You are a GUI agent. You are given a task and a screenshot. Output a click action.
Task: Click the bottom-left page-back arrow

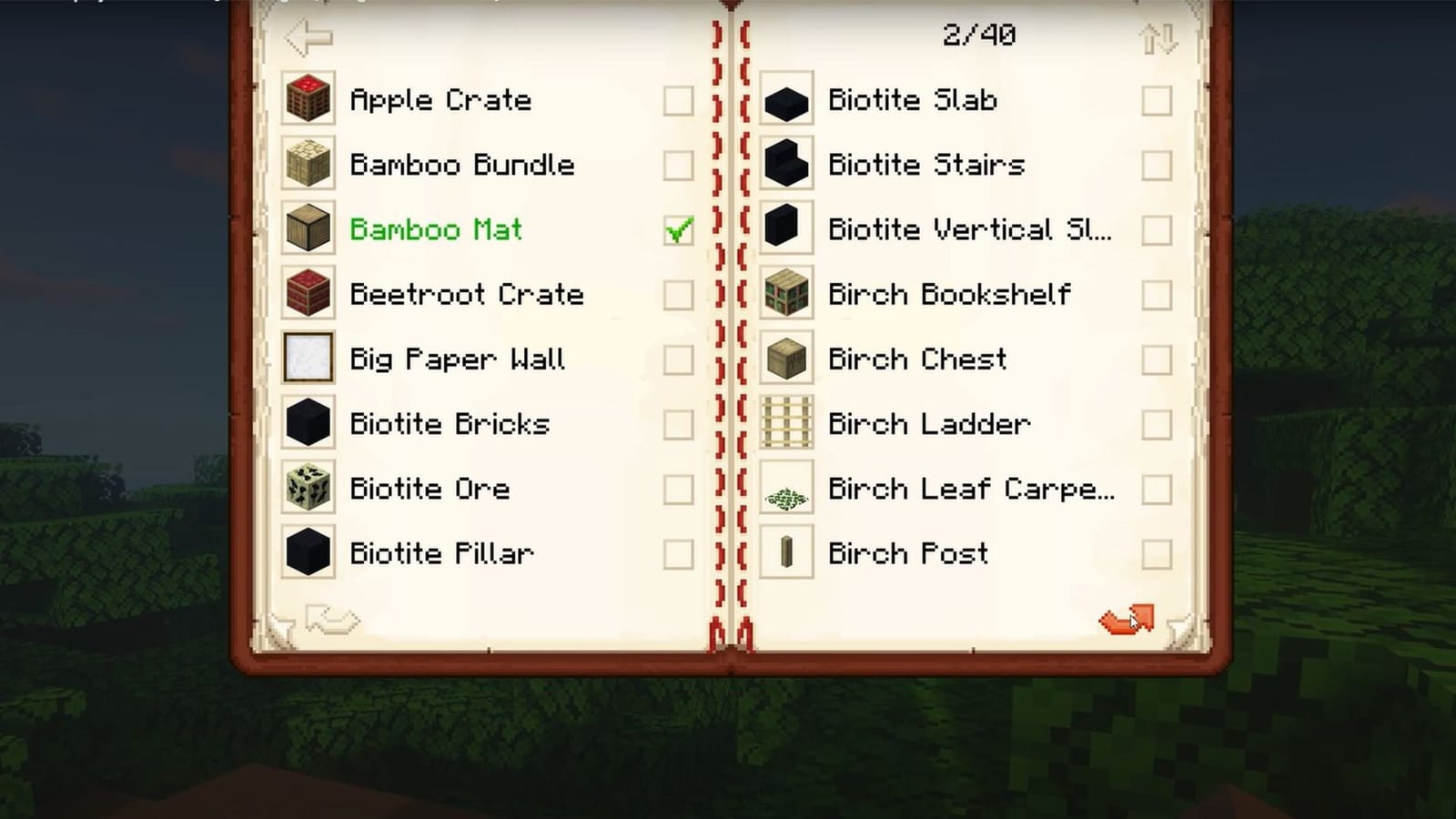click(329, 621)
